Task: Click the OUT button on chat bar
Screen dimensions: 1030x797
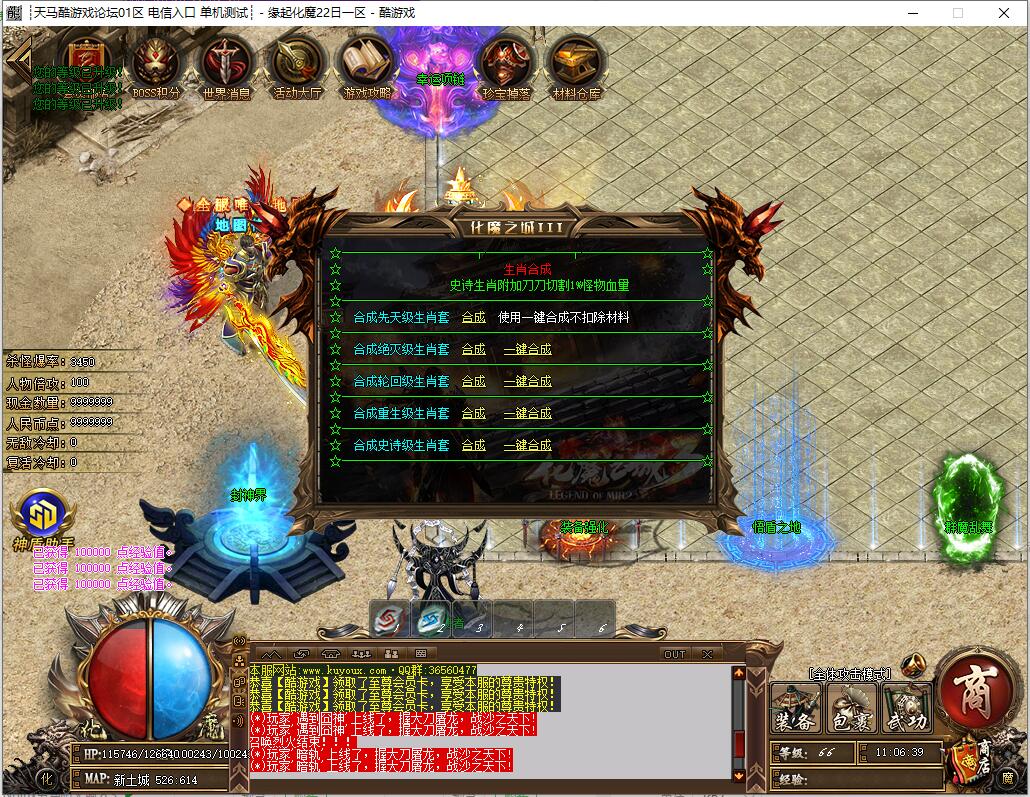Action: point(675,654)
